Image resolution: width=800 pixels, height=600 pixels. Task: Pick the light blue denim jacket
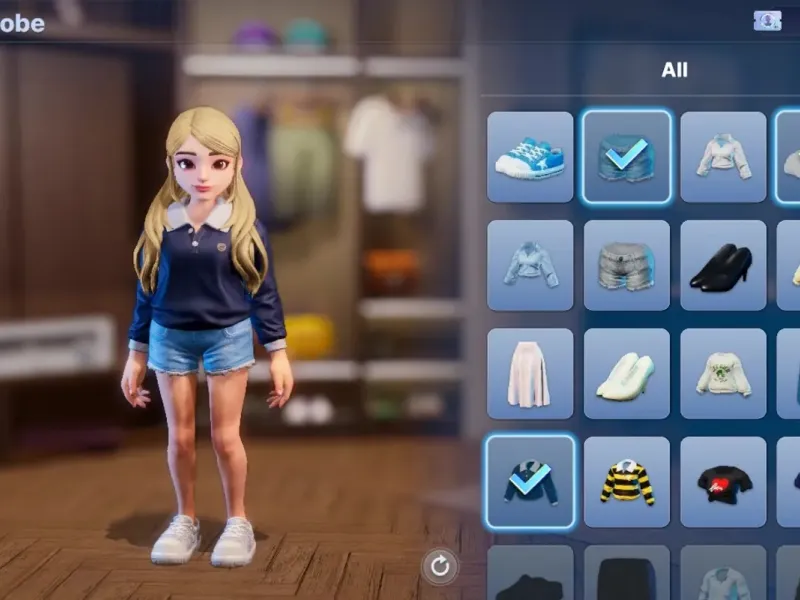[x=530, y=265]
